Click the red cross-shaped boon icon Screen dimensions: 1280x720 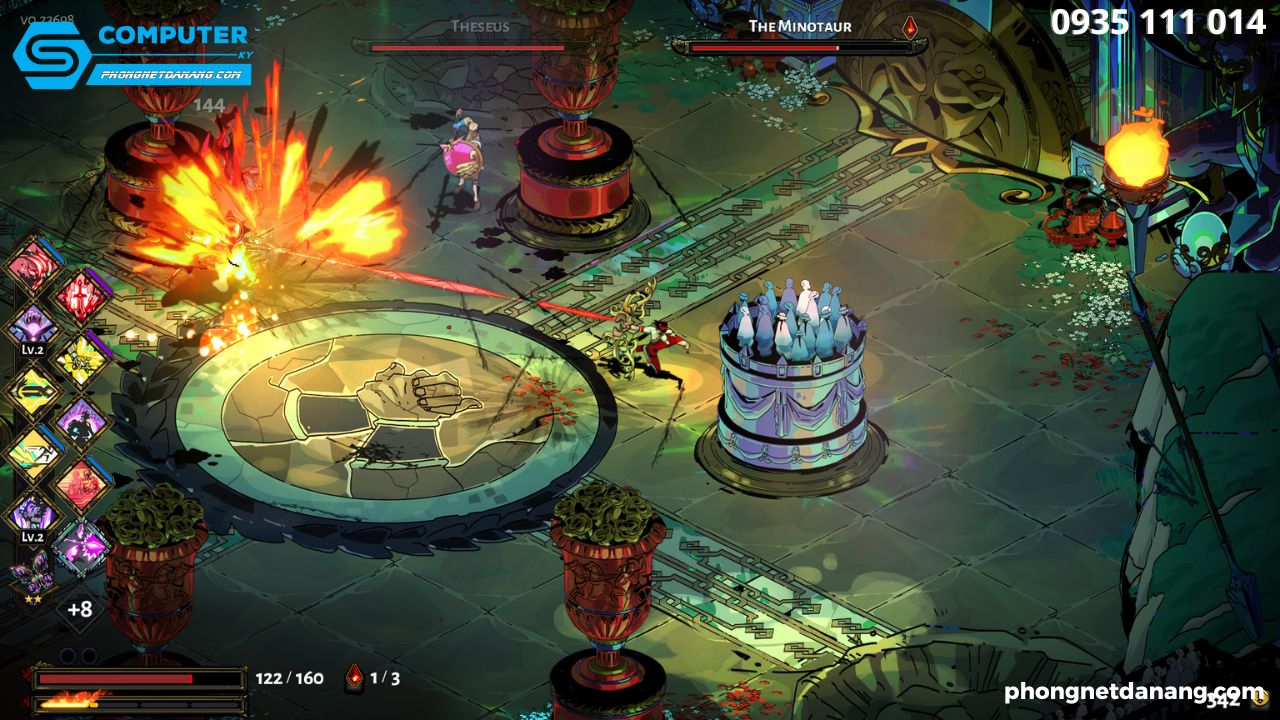click(x=82, y=294)
